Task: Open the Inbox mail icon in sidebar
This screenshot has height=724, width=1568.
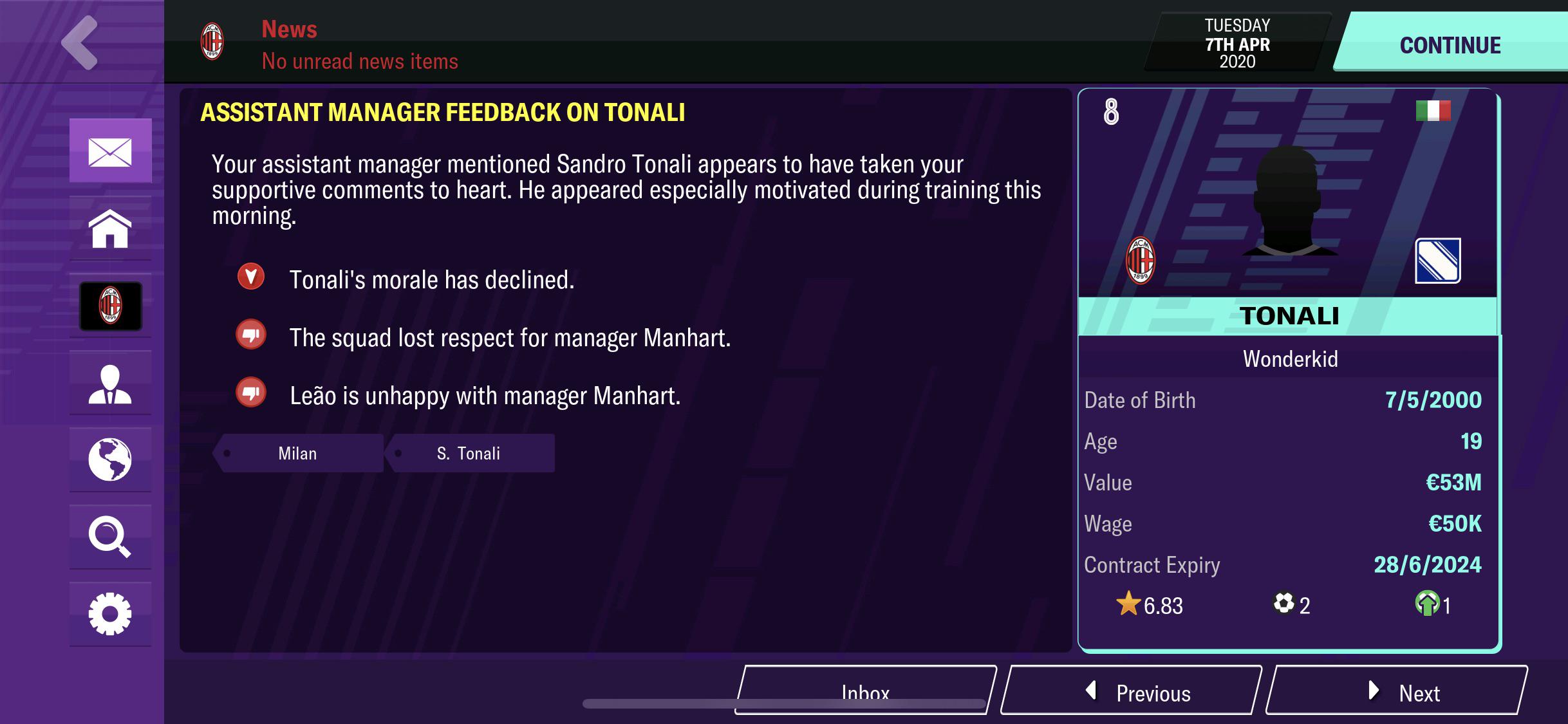Action: pos(111,152)
